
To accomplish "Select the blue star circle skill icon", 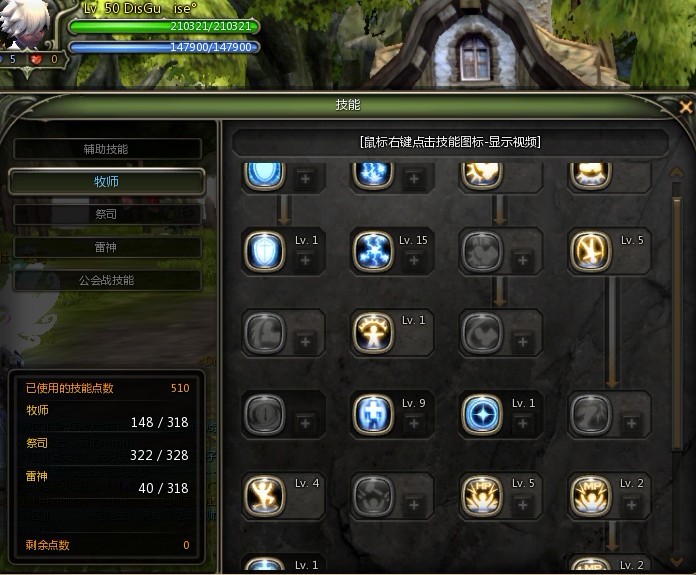I will pyautogui.click(x=482, y=414).
